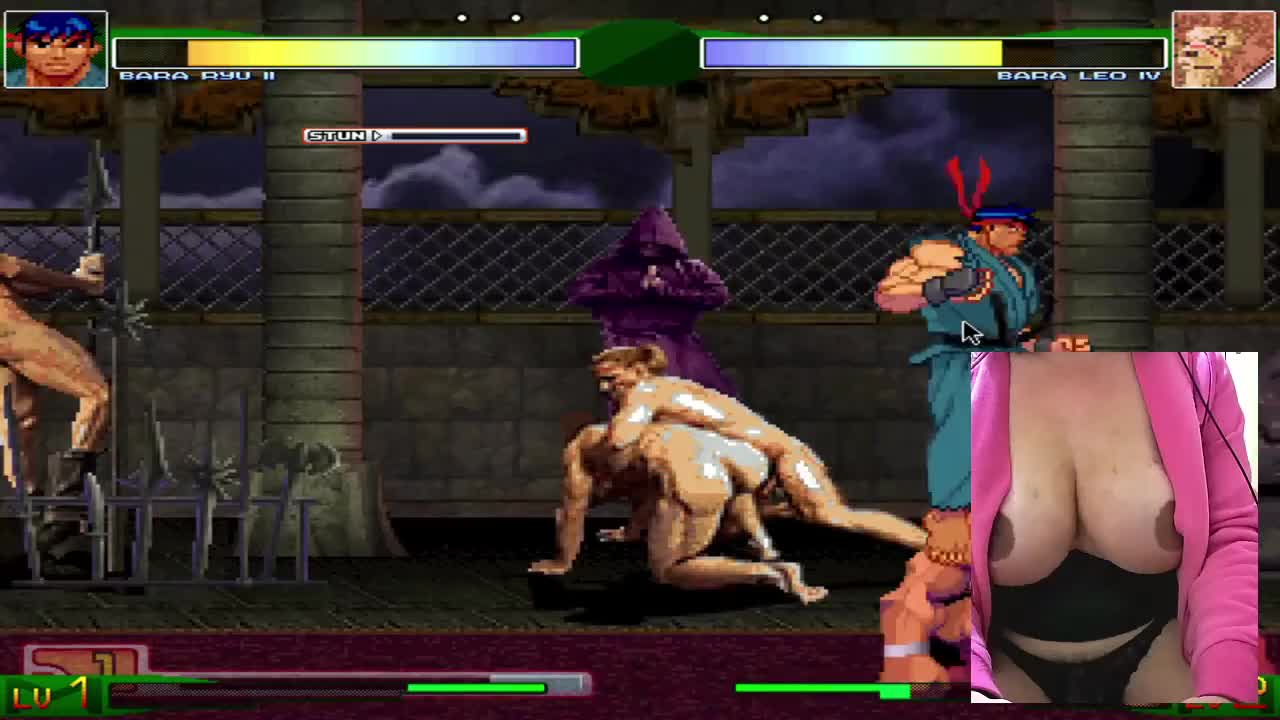Viewport: 1280px width, 720px height.
Task: Click the player two health bar
Action: (x=932, y=52)
